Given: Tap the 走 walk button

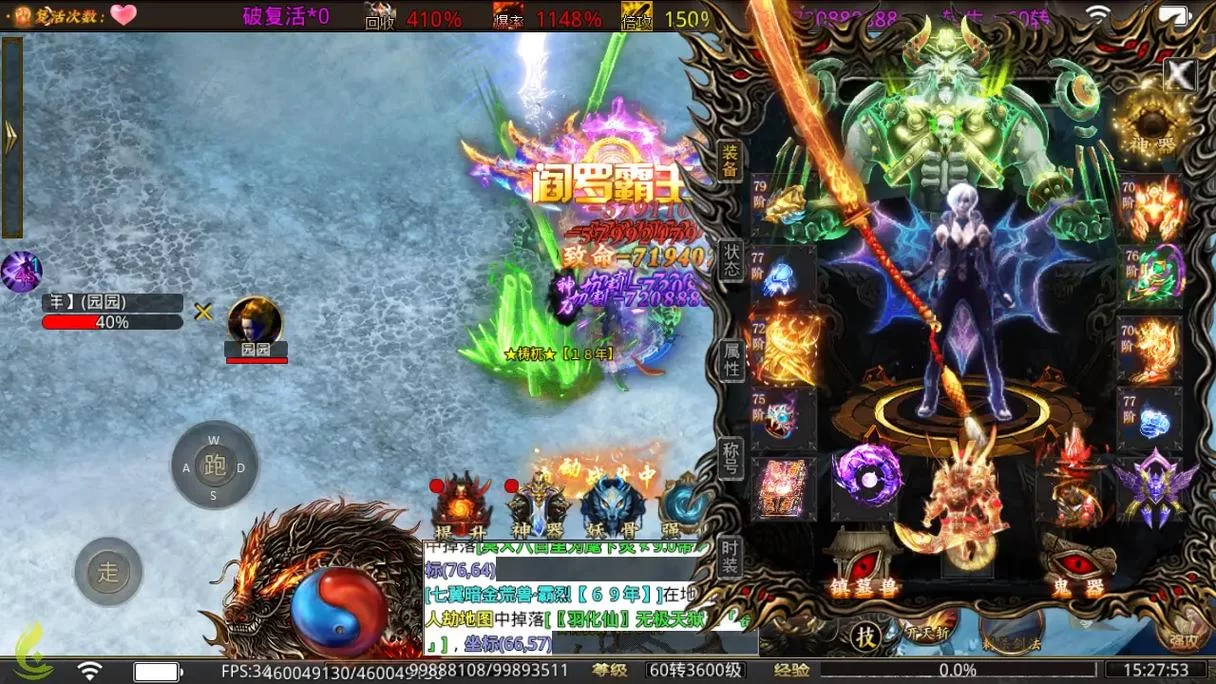Looking at the screenshot, I should pos(108,572).
